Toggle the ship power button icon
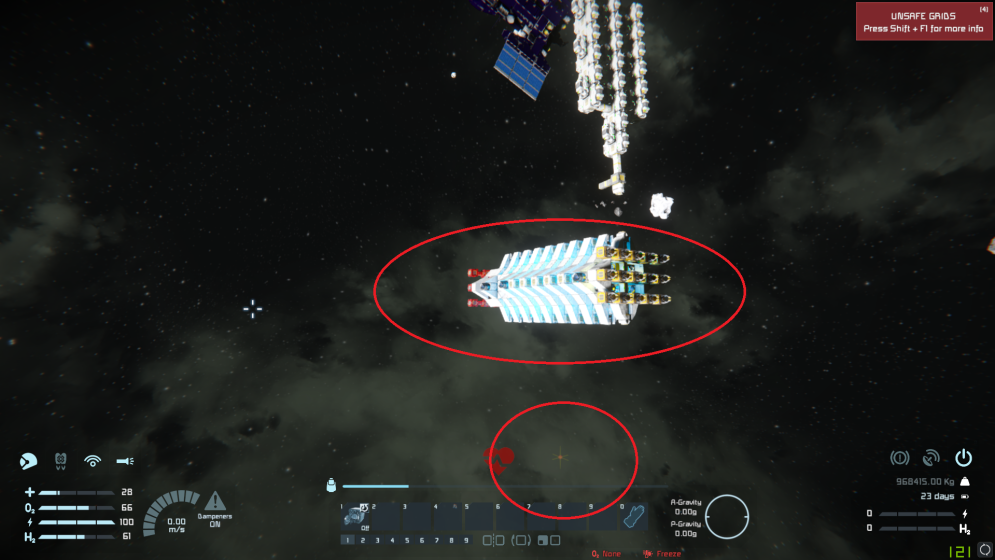The width and height of the screenshot is (995, 560). tap(963, 458)
